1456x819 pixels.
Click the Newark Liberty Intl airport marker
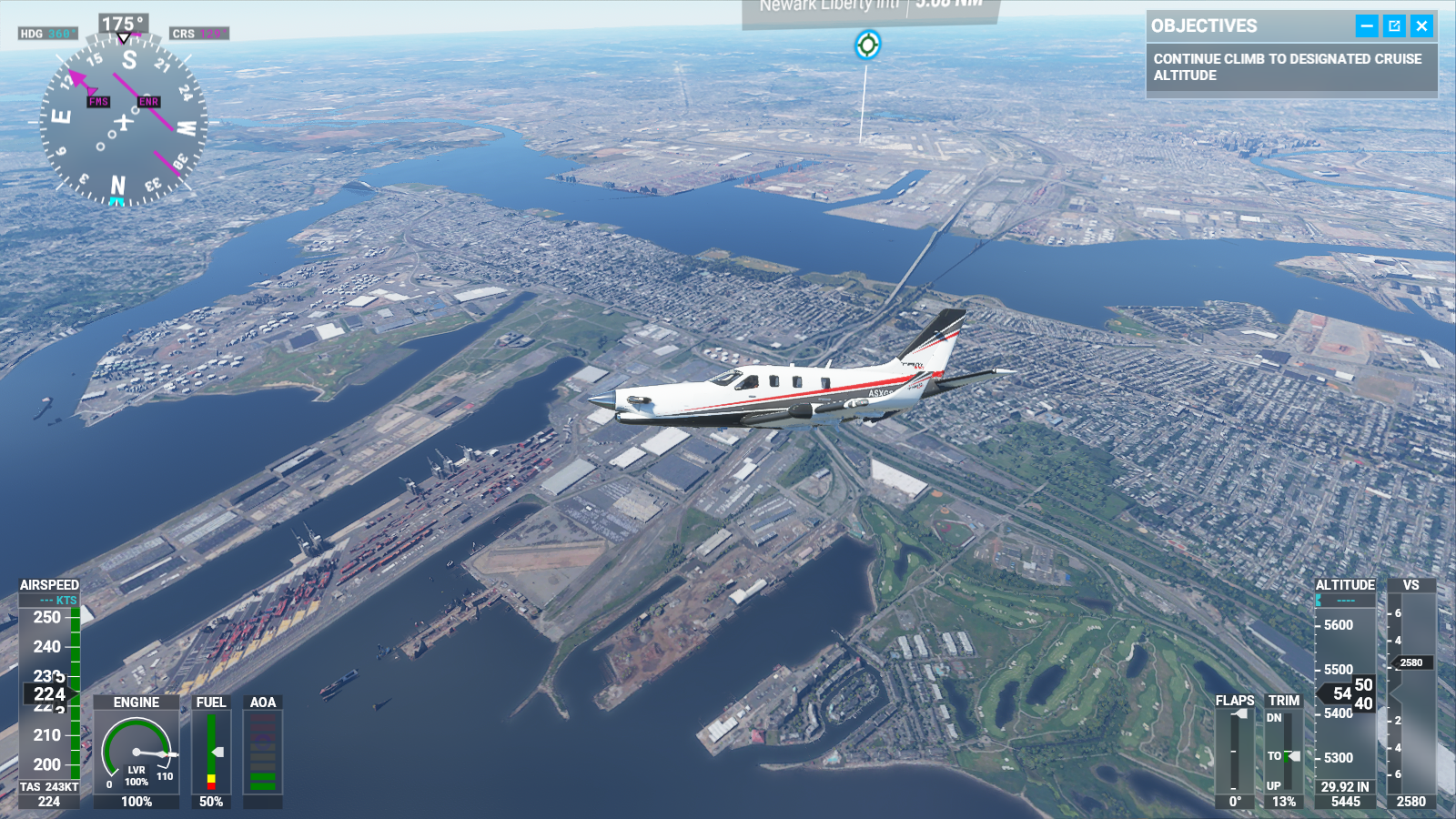click(867, 44)
